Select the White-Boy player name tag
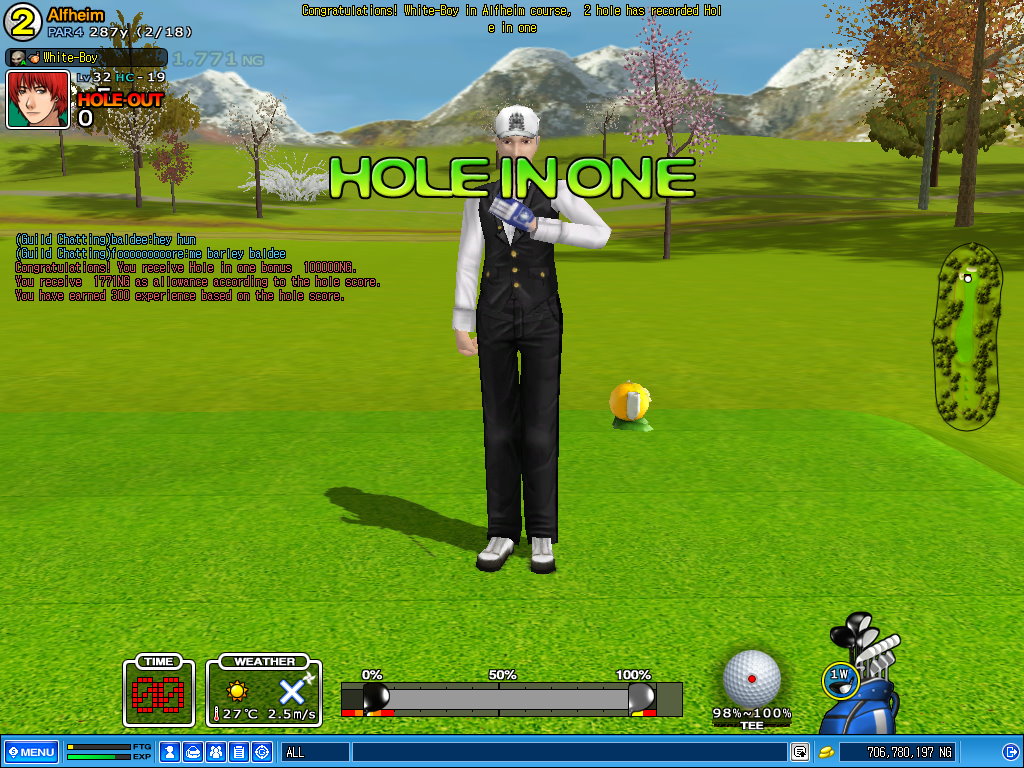The height and width of the screenshot is (768, 1024). coord(86,58)
